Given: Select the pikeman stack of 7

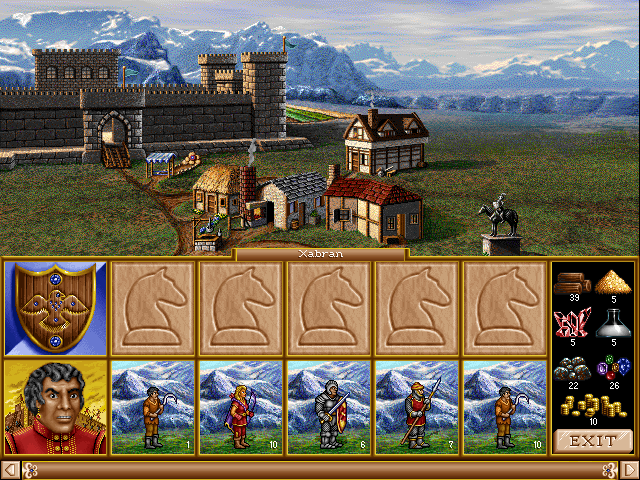Looking at the screenshot, I should pyautogui.click(x=418, y=407).
